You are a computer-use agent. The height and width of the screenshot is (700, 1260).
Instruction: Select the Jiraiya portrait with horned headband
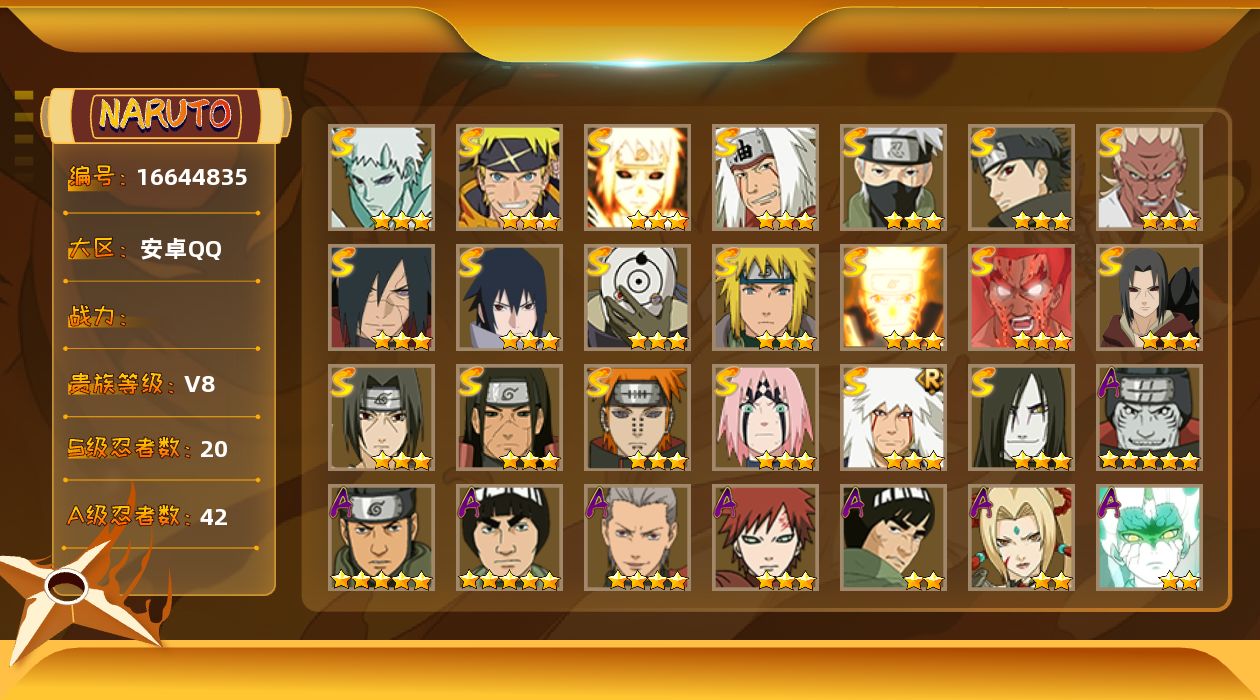pos(765,177)
